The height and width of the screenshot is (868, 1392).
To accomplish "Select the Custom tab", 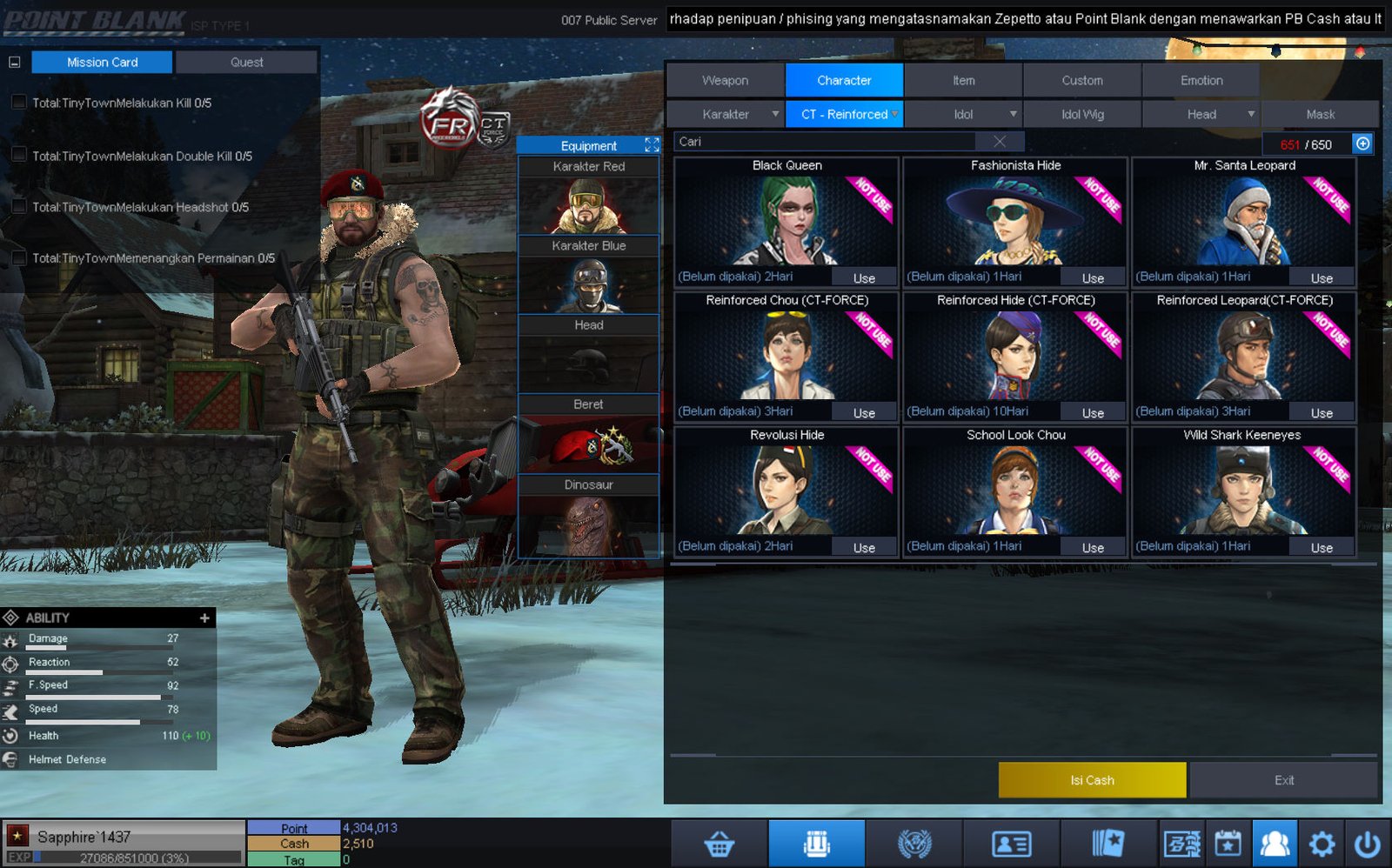I will (1081, 80).
